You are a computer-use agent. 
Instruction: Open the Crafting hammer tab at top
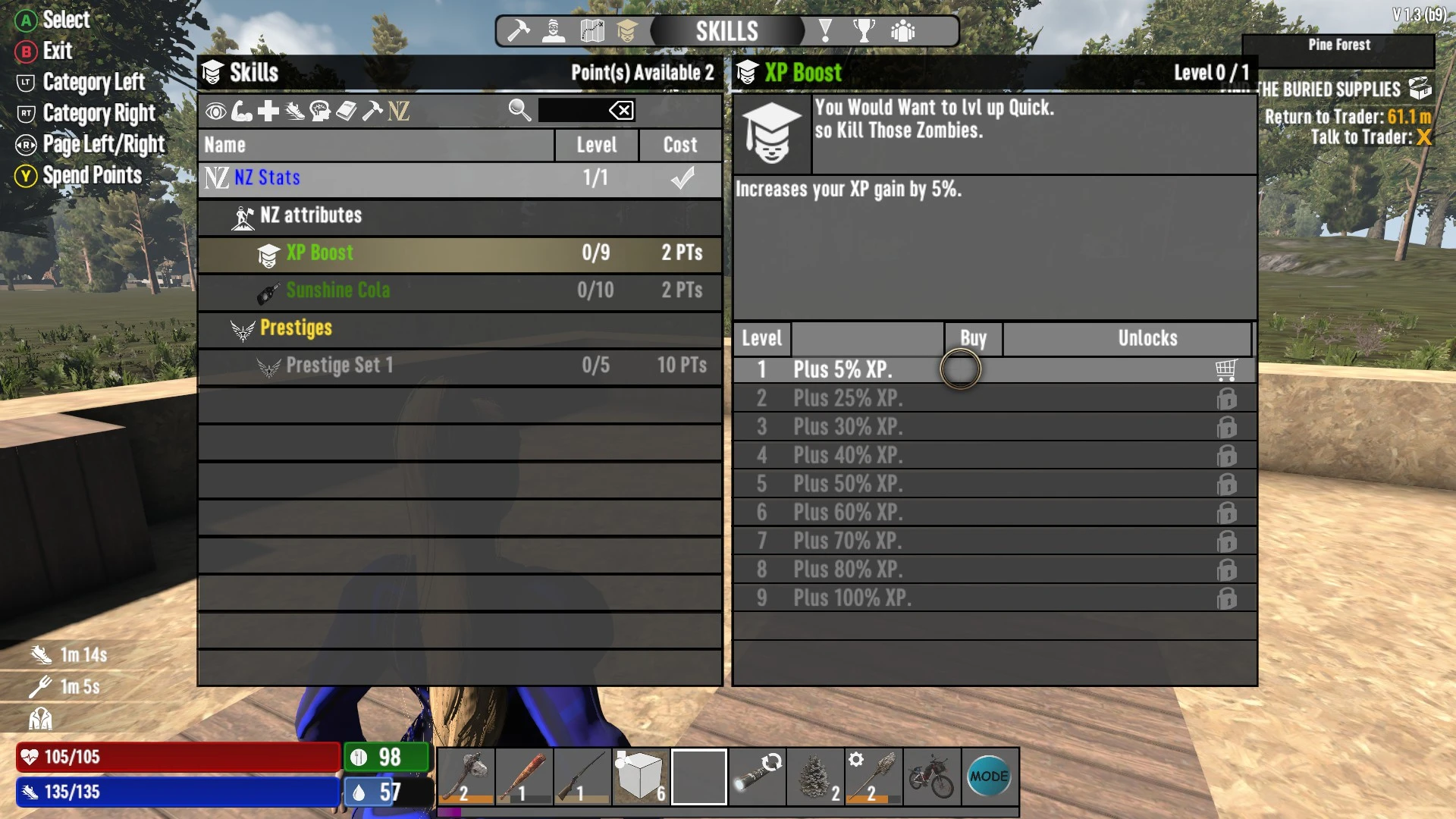519,32
